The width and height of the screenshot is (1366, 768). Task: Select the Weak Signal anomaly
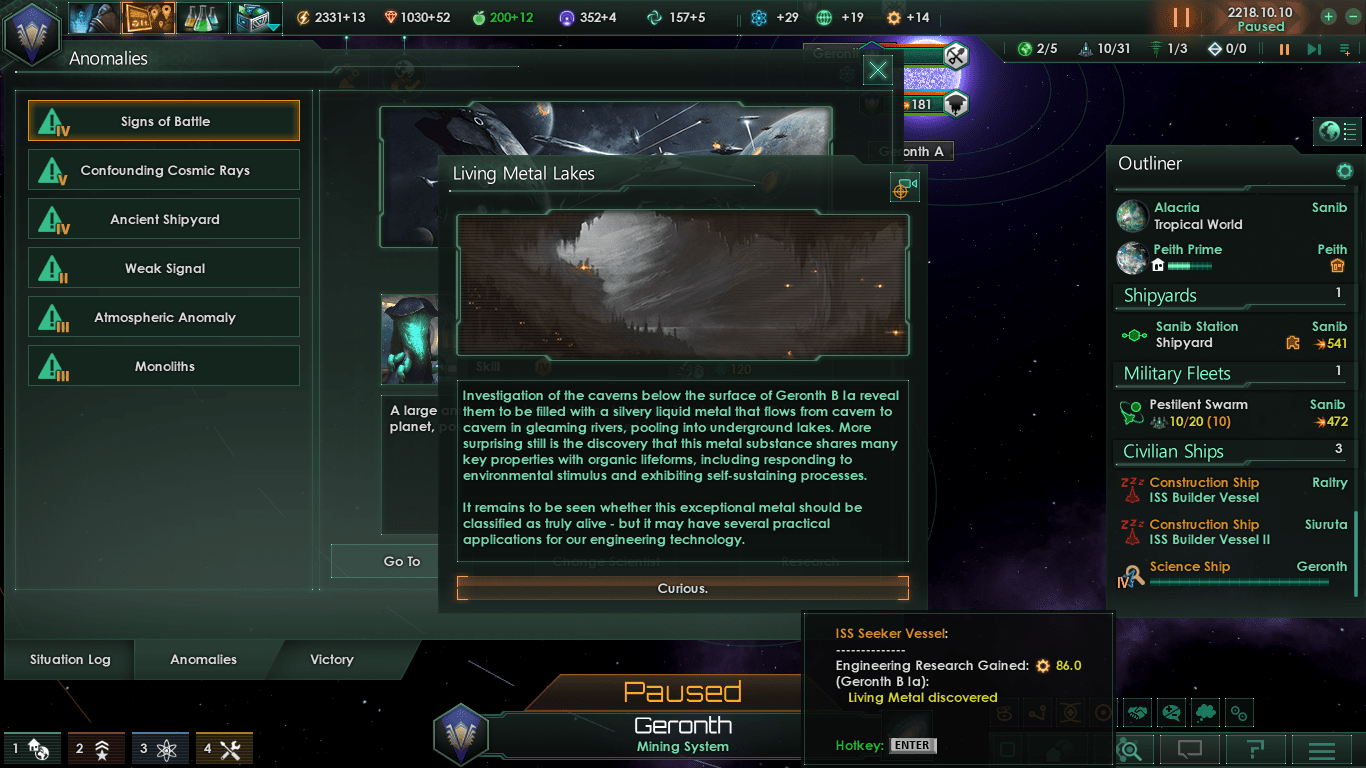pos(163,267)
